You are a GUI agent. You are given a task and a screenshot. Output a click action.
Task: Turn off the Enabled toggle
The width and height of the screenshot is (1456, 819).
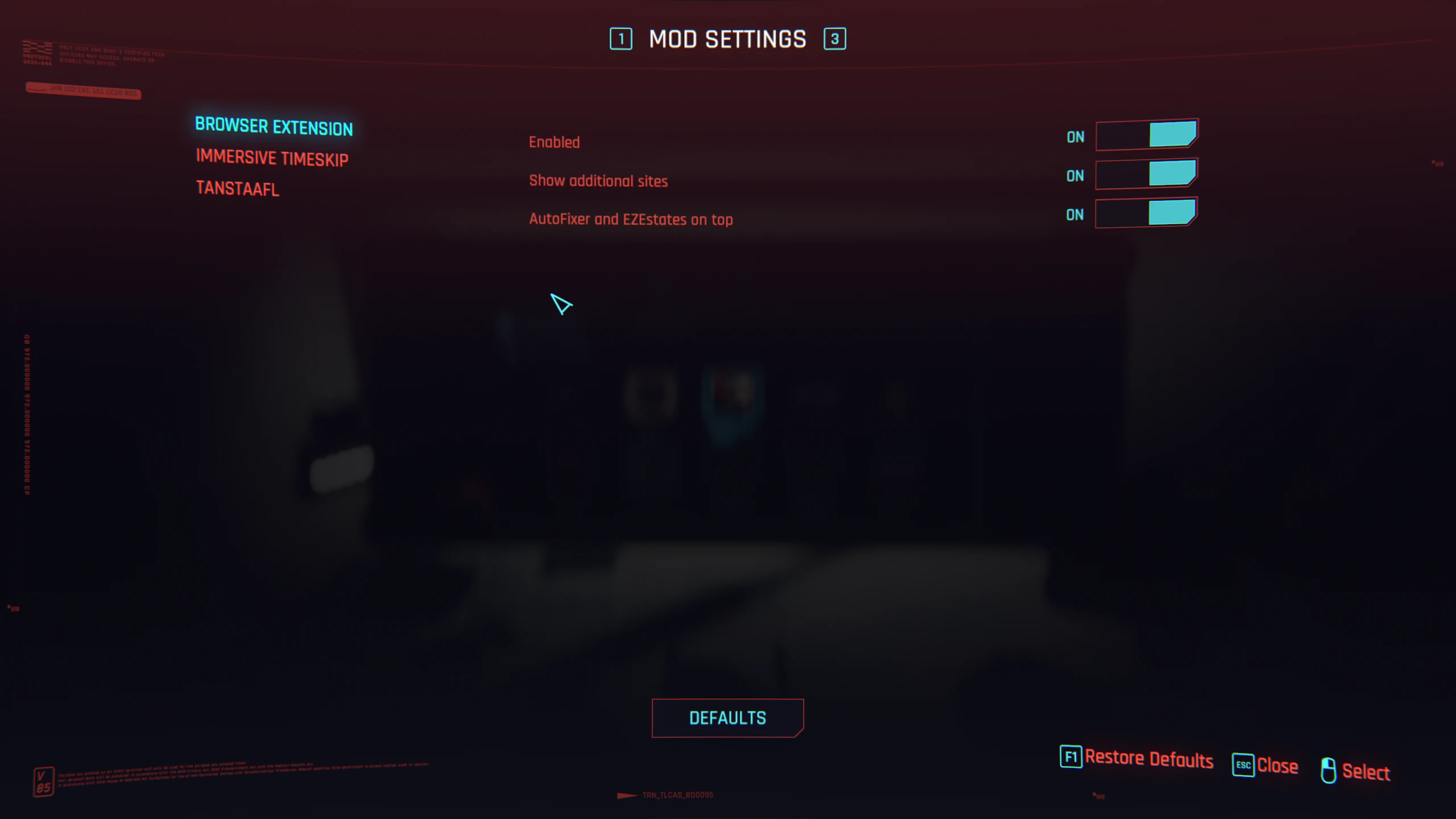click(1146, 135)
